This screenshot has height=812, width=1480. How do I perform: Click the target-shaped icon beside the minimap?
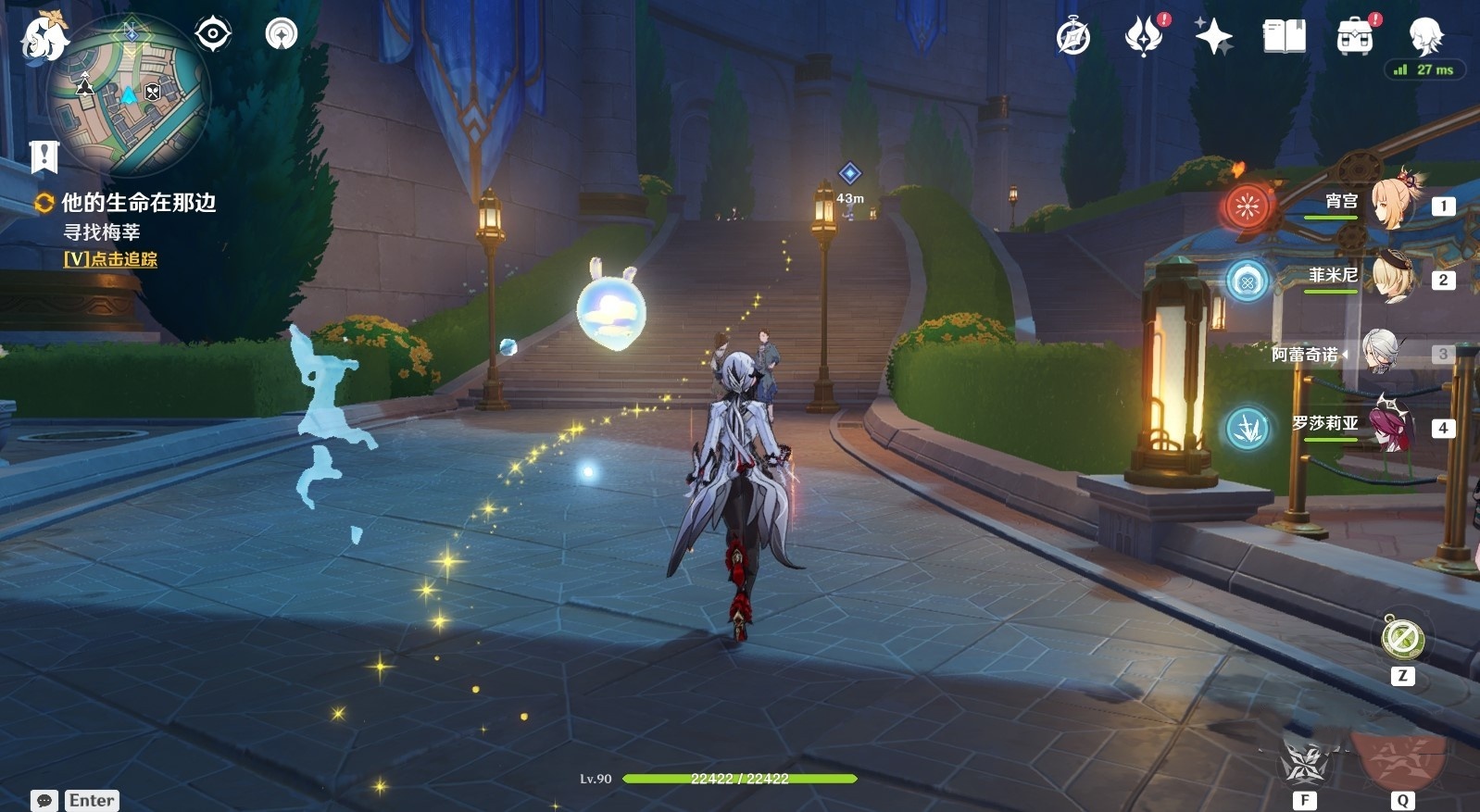point(213,34)
